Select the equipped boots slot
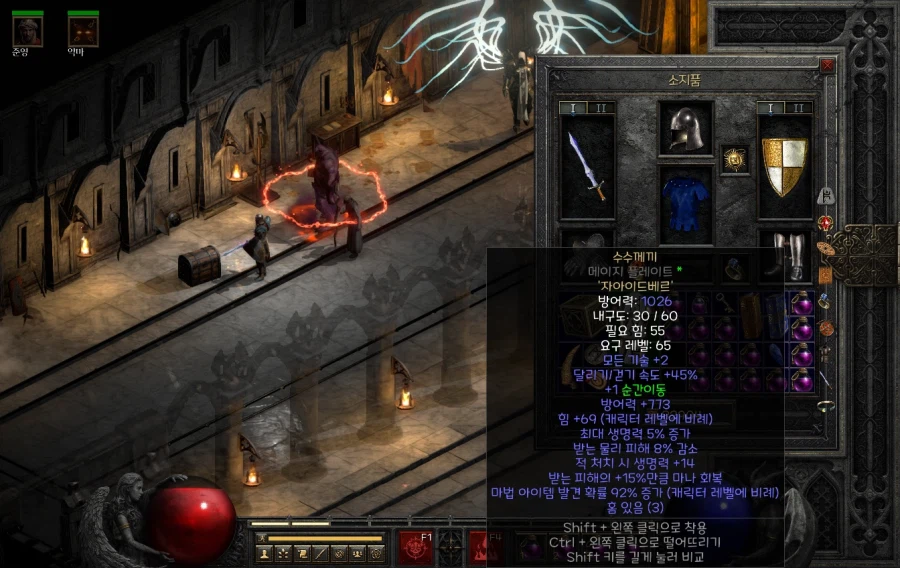The width and height of the screenshot is (900, 568). tap(784, 256)
